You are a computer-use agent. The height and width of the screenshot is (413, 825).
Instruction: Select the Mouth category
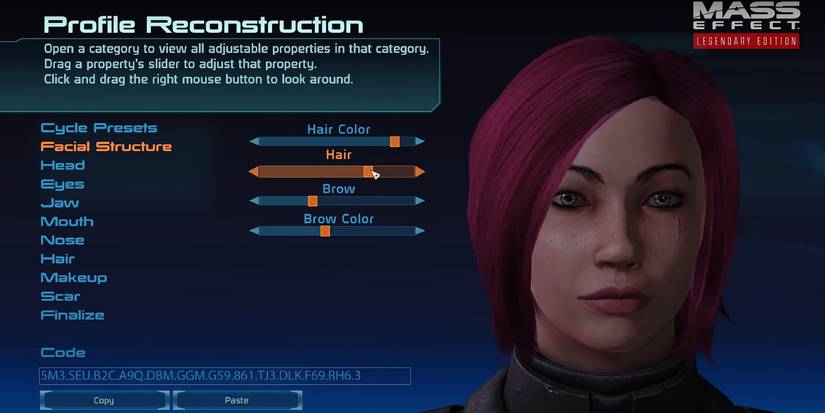tap(66, 221)
